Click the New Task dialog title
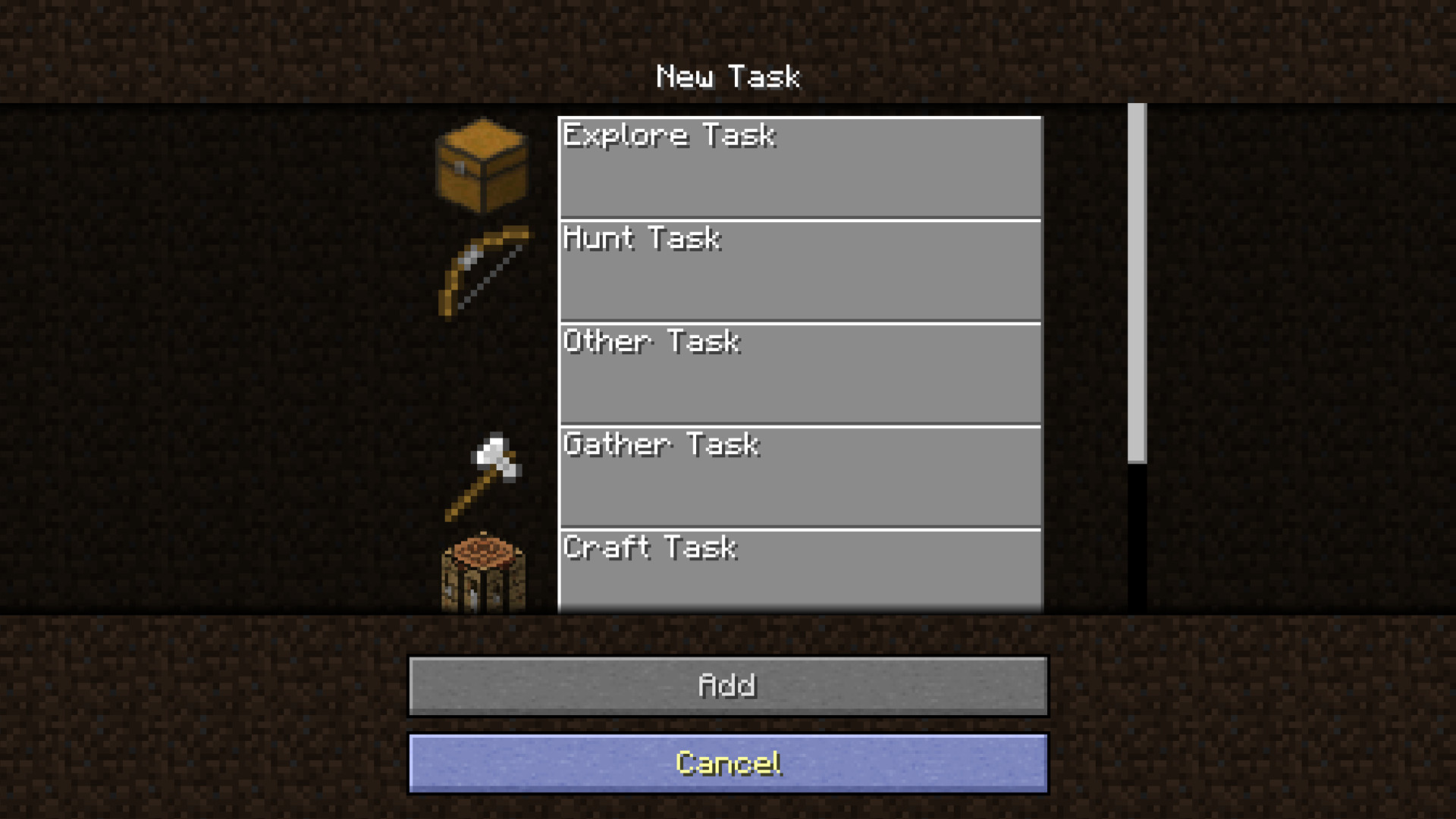This screenshot has width=1456, height=819. pyautogui.click(x=727, y=75)
